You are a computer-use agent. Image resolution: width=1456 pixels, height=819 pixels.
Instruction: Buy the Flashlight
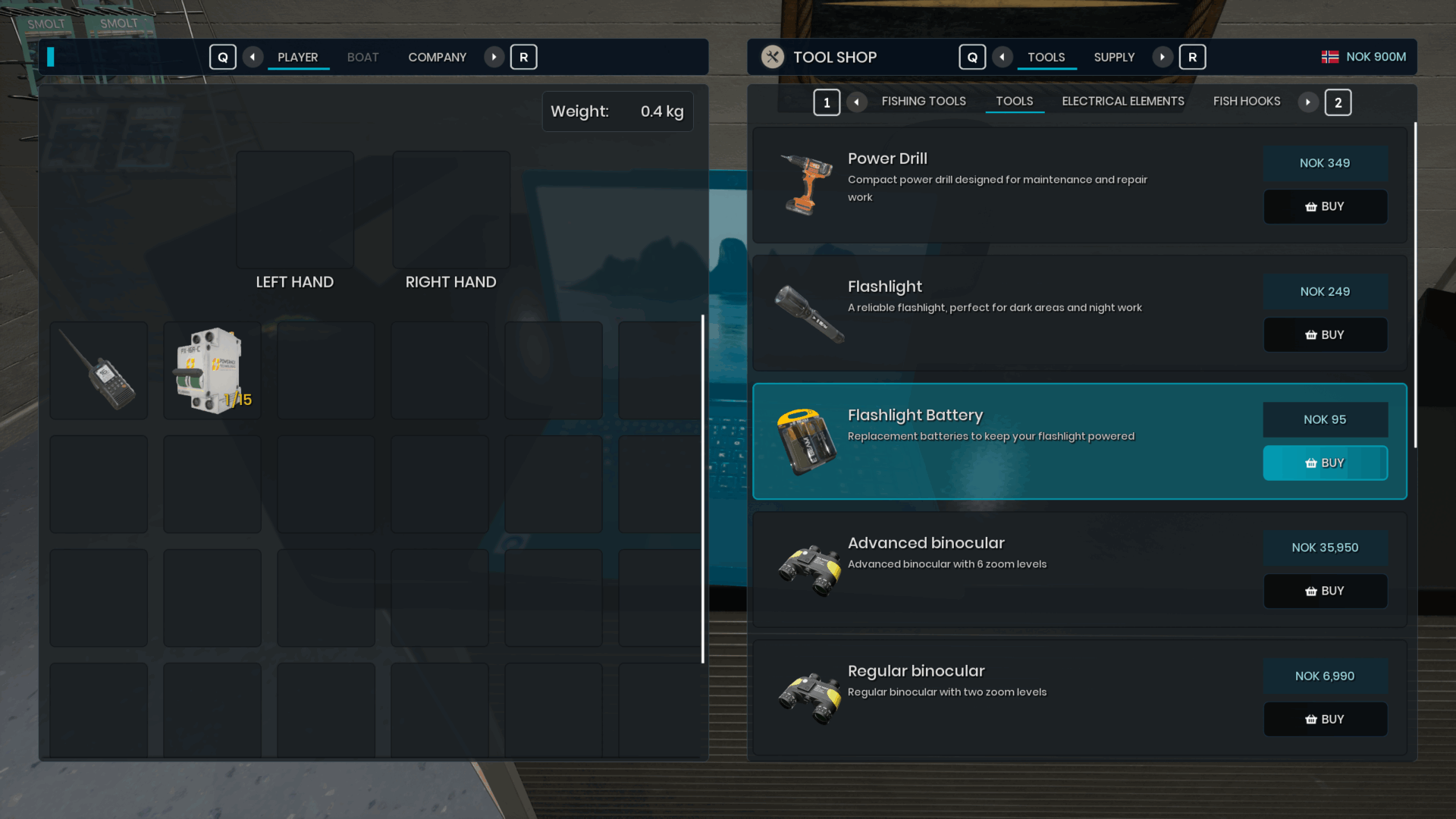coord(1325,334)
